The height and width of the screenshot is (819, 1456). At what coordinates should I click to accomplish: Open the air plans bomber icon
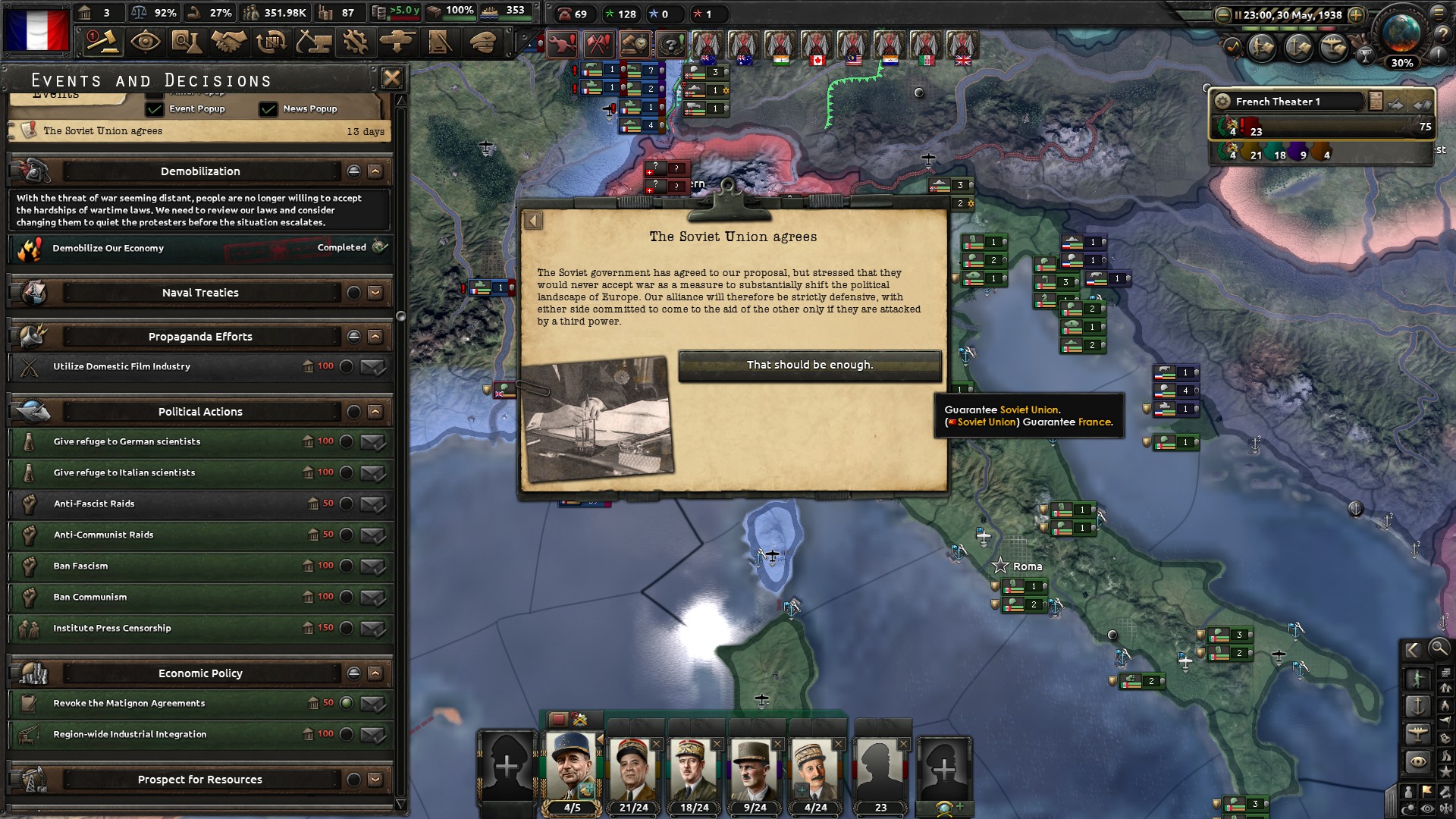[x=1333, y=48]
